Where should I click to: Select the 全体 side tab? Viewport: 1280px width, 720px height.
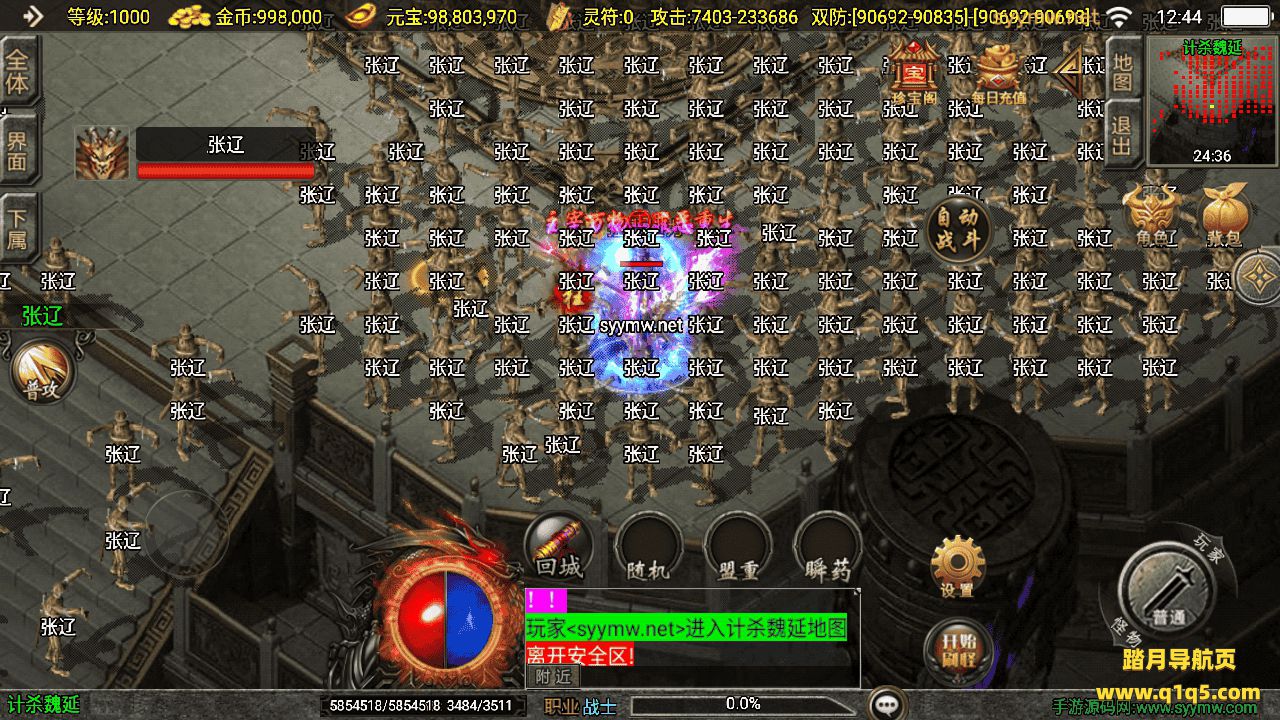coord(18,70)
